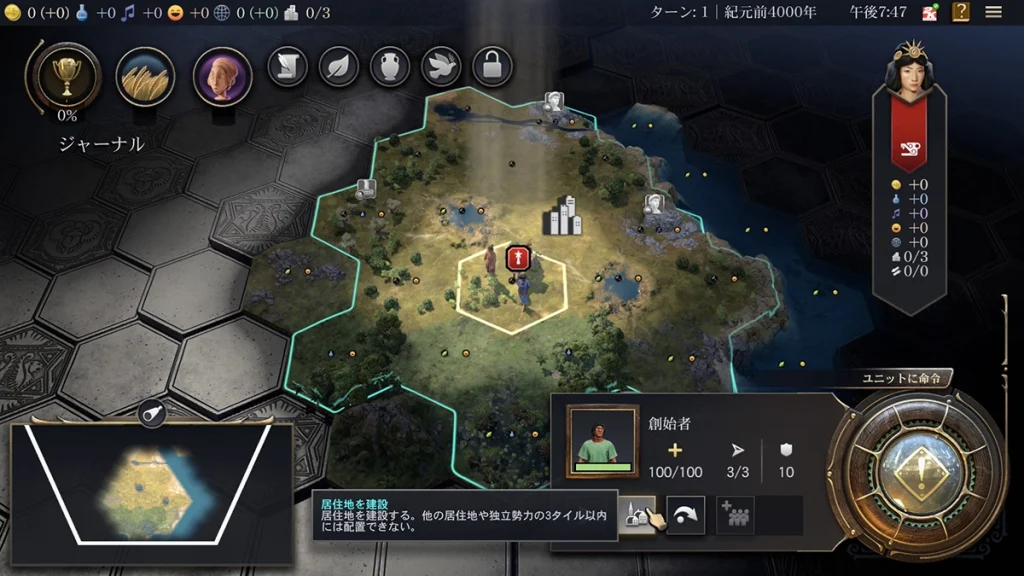Open the scroll and quill icon
Viewport: 1024px width, 576px height.
(x=287, y=67)
